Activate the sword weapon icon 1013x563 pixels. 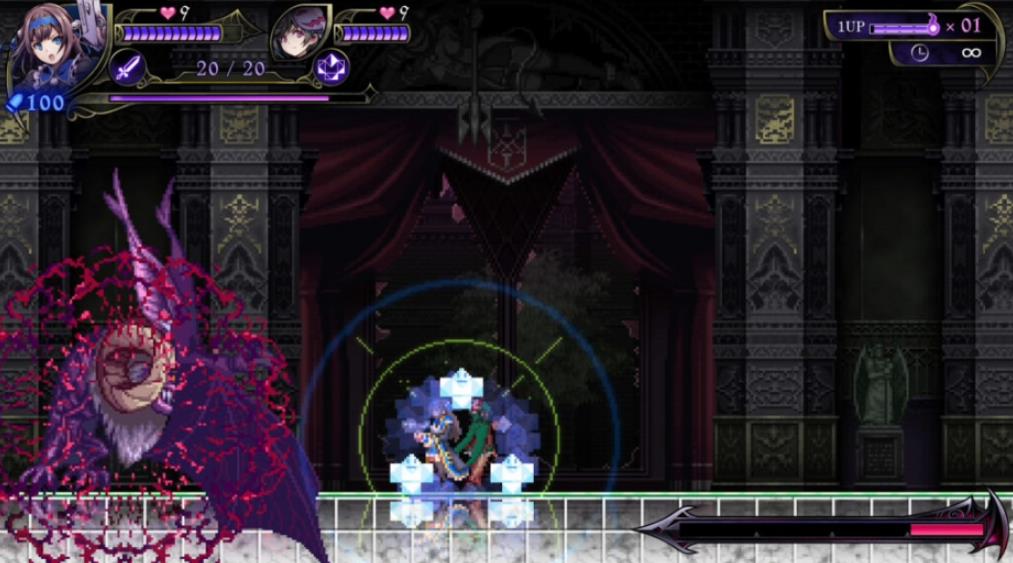click(128, 69)
